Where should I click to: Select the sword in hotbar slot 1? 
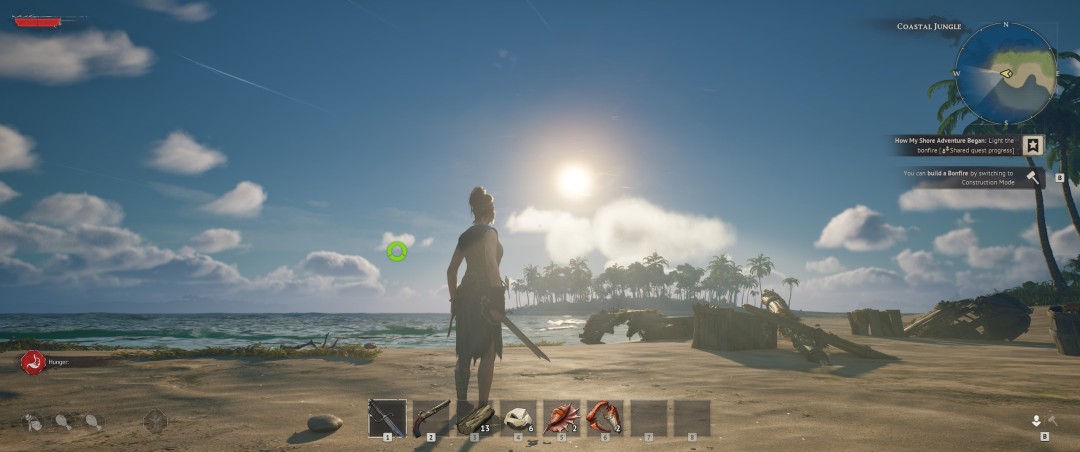click(x=387, y=417)
